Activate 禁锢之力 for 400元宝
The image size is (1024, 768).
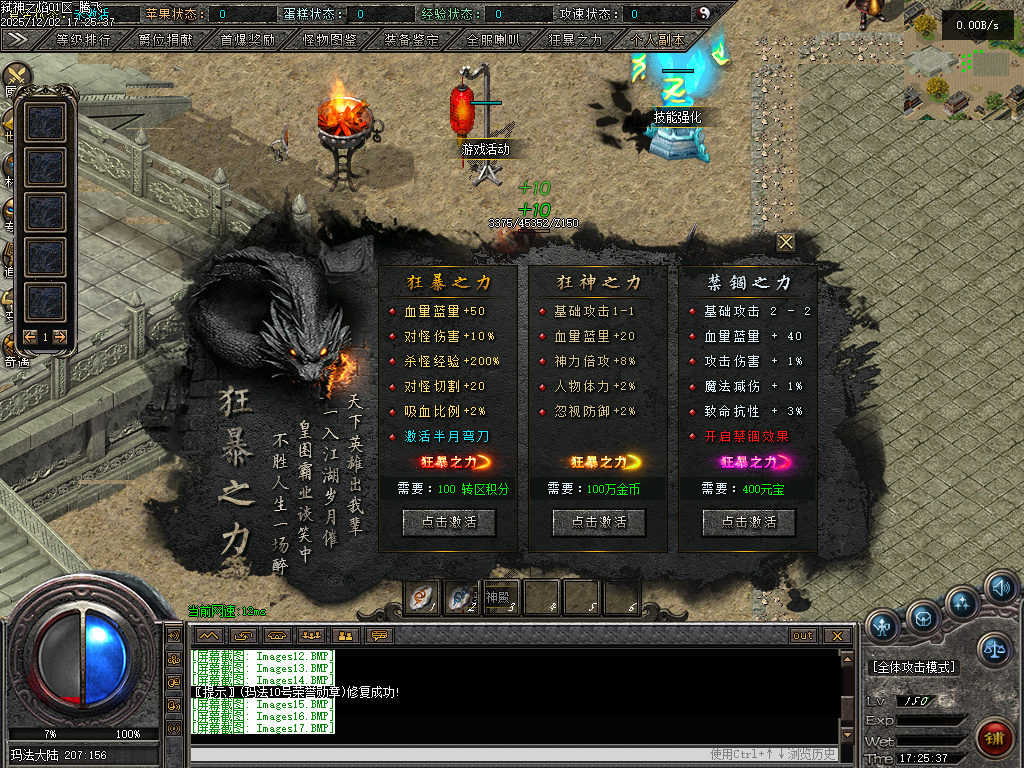pyautogui.click(x=748, y=522)
